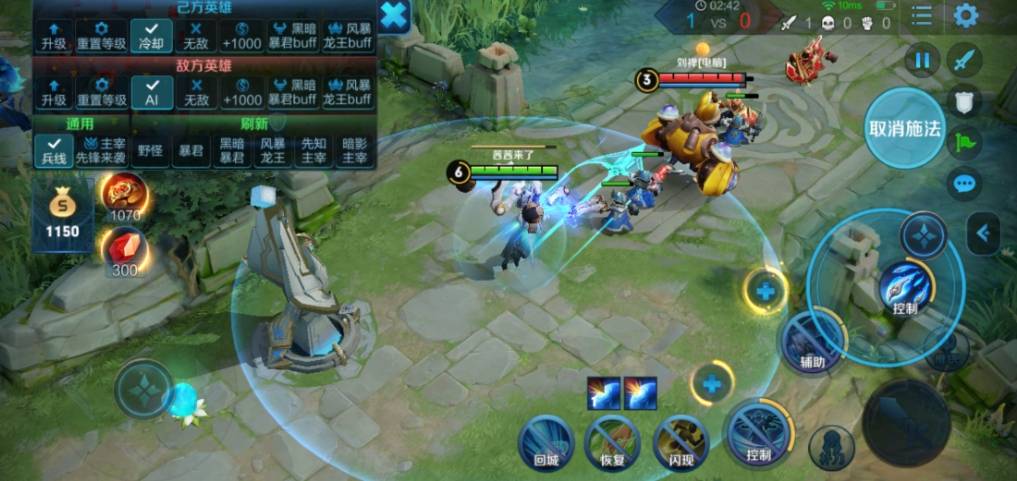Send the green flag gather signal
Screen dimensions: 1017x481
pyautogui.click(x=964, y=142)
